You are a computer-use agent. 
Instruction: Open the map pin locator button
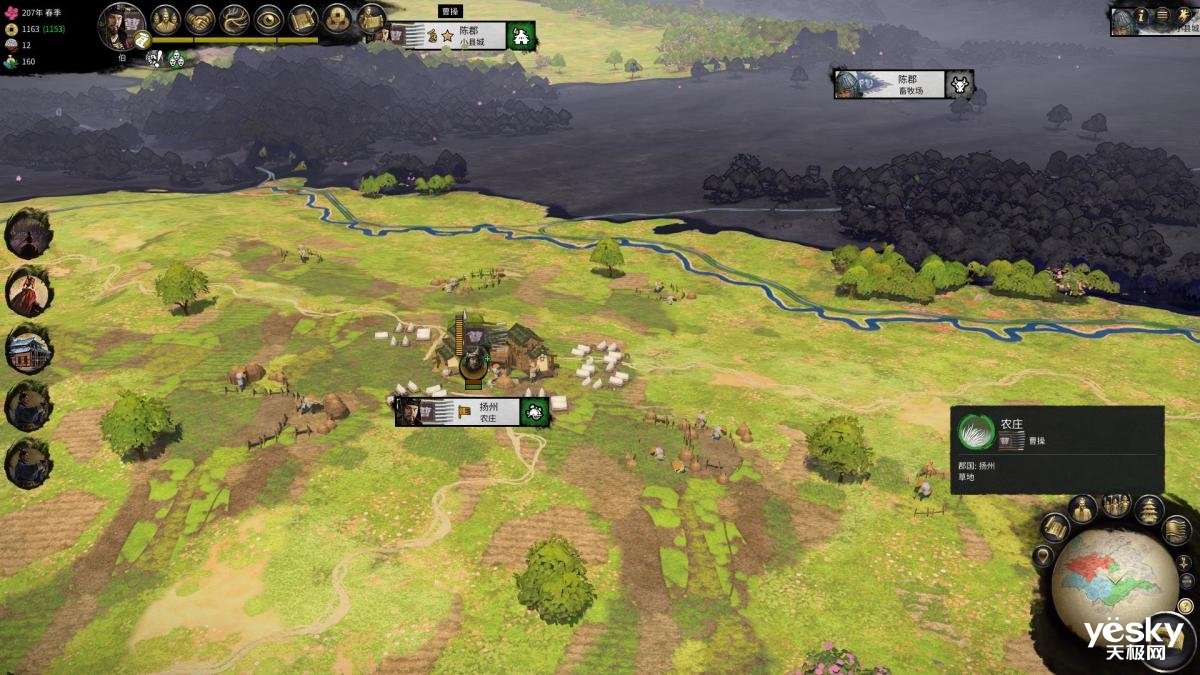pyautogui.click(x=1043, y=556)
